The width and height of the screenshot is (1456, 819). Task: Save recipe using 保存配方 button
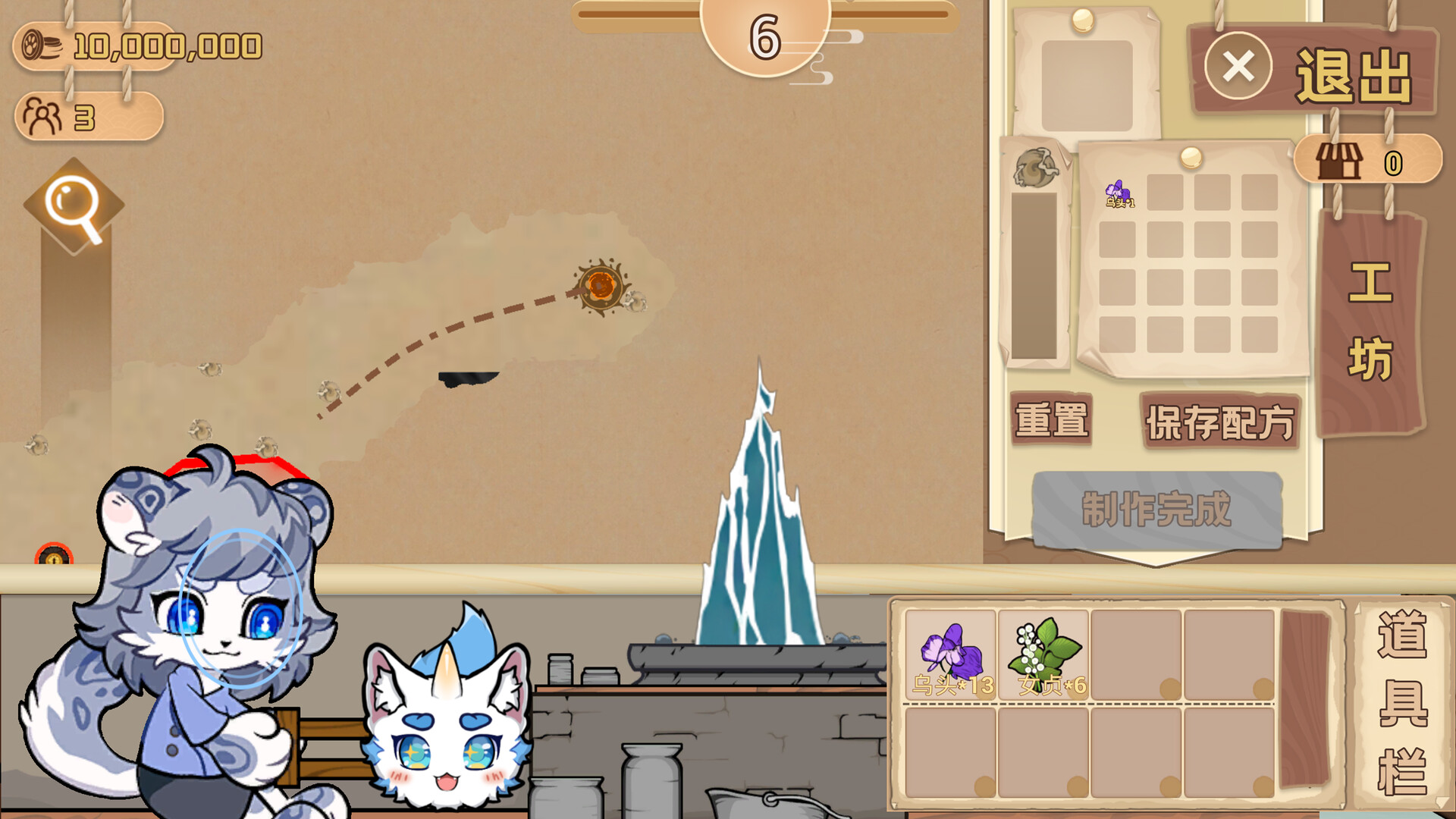pos(1220,422)
